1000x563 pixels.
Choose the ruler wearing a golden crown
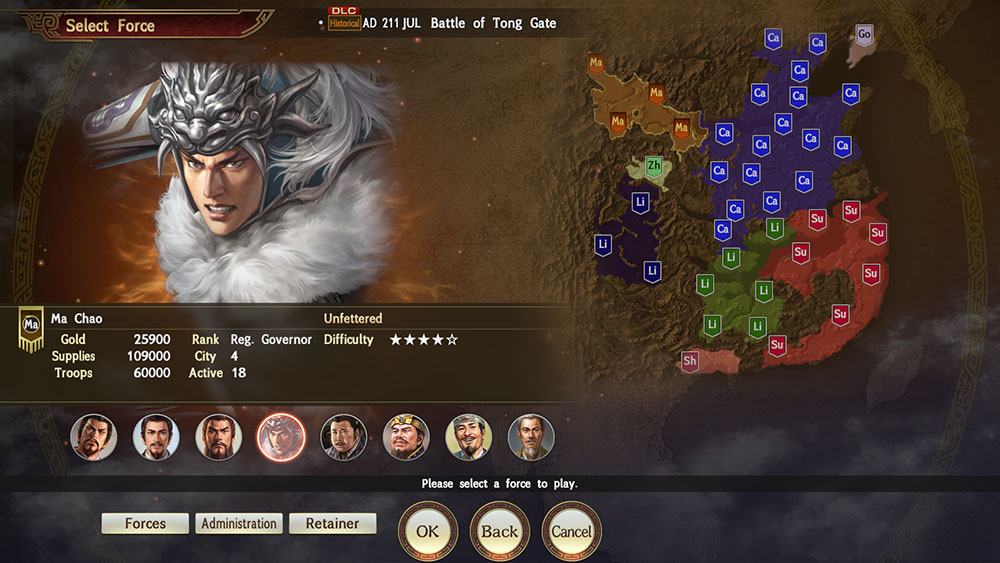[x=406, y=438]
